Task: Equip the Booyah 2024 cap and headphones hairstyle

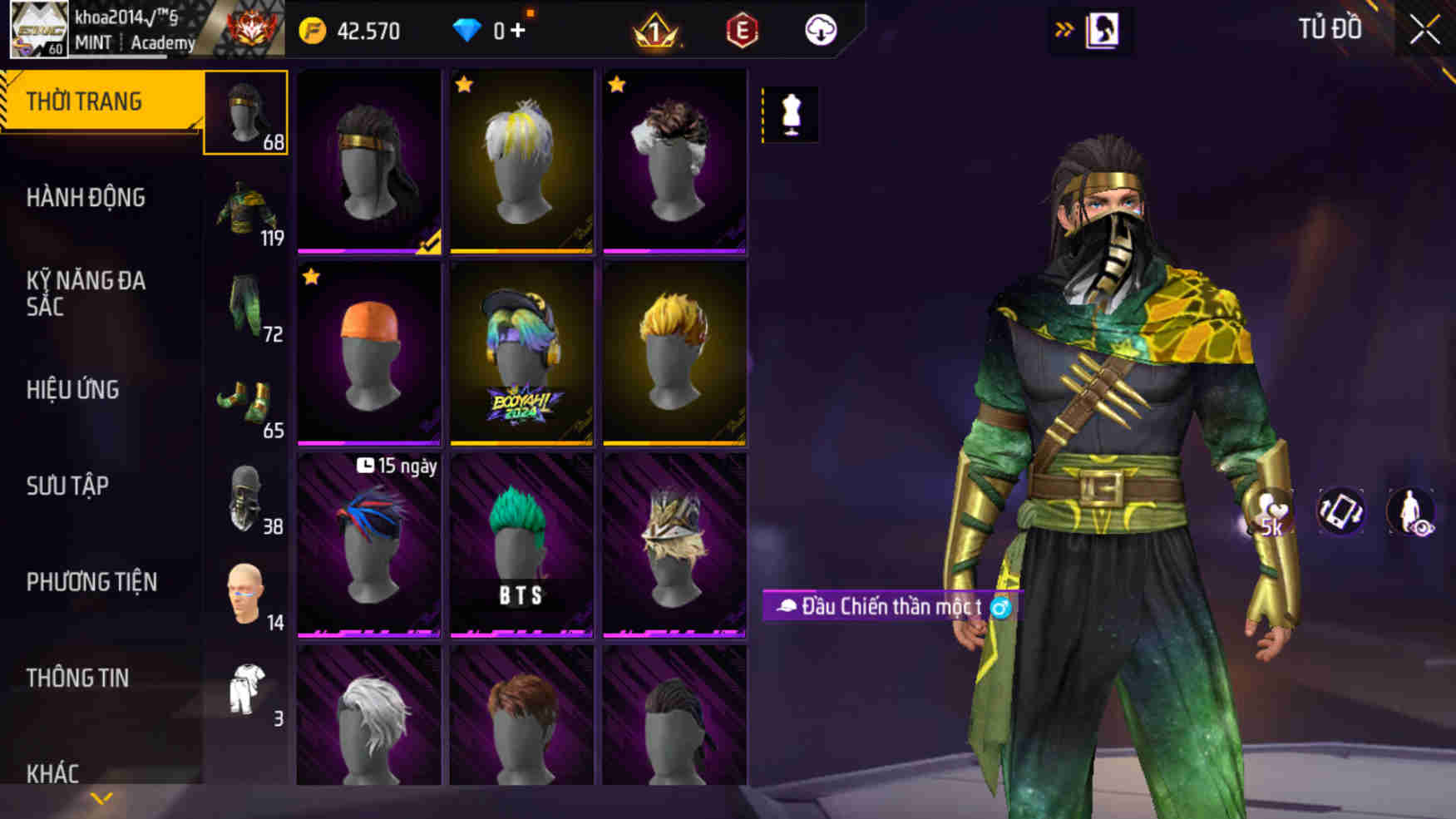Action: pos(521,353)
